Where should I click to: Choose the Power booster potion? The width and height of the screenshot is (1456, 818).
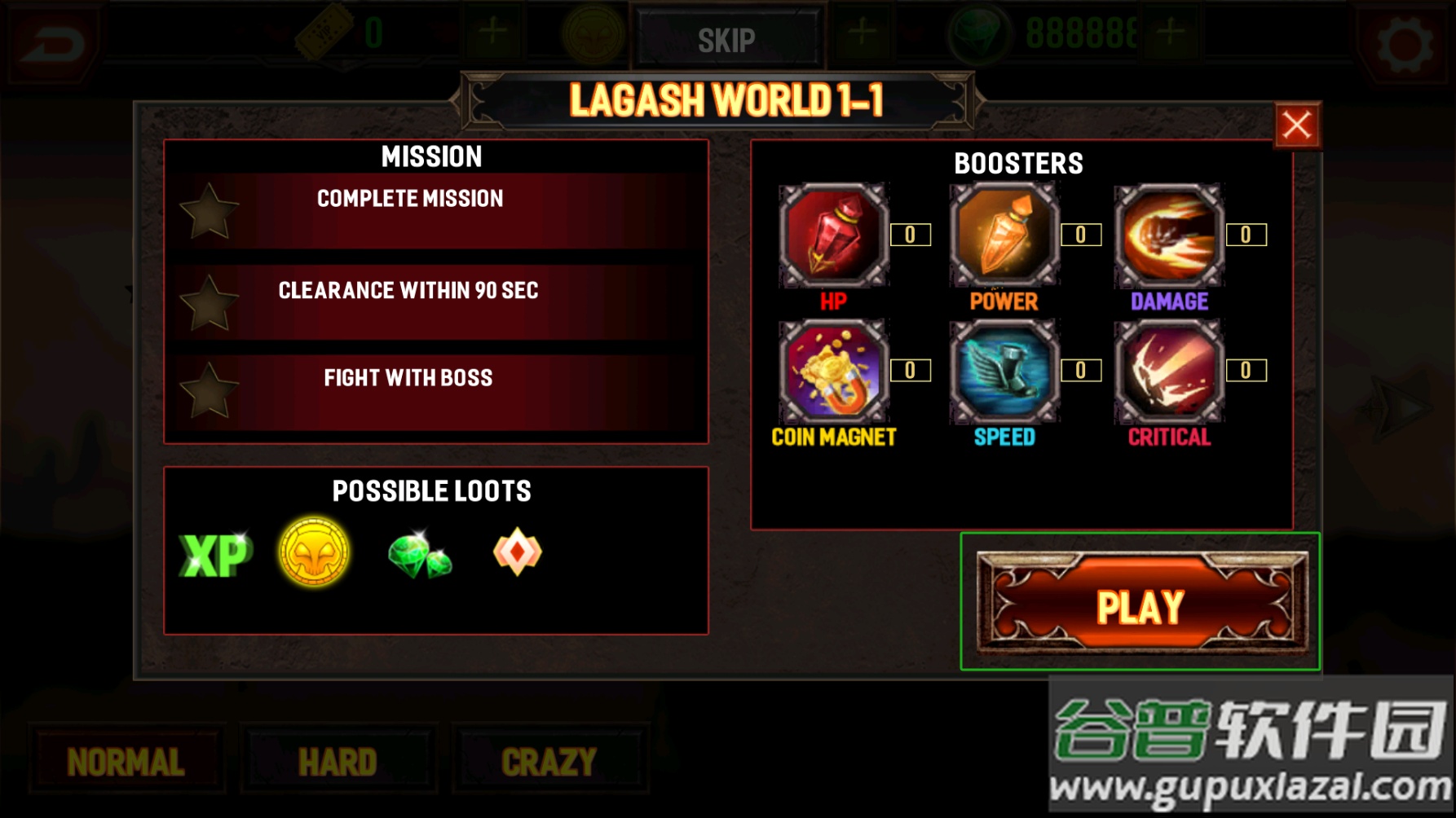1004,235
